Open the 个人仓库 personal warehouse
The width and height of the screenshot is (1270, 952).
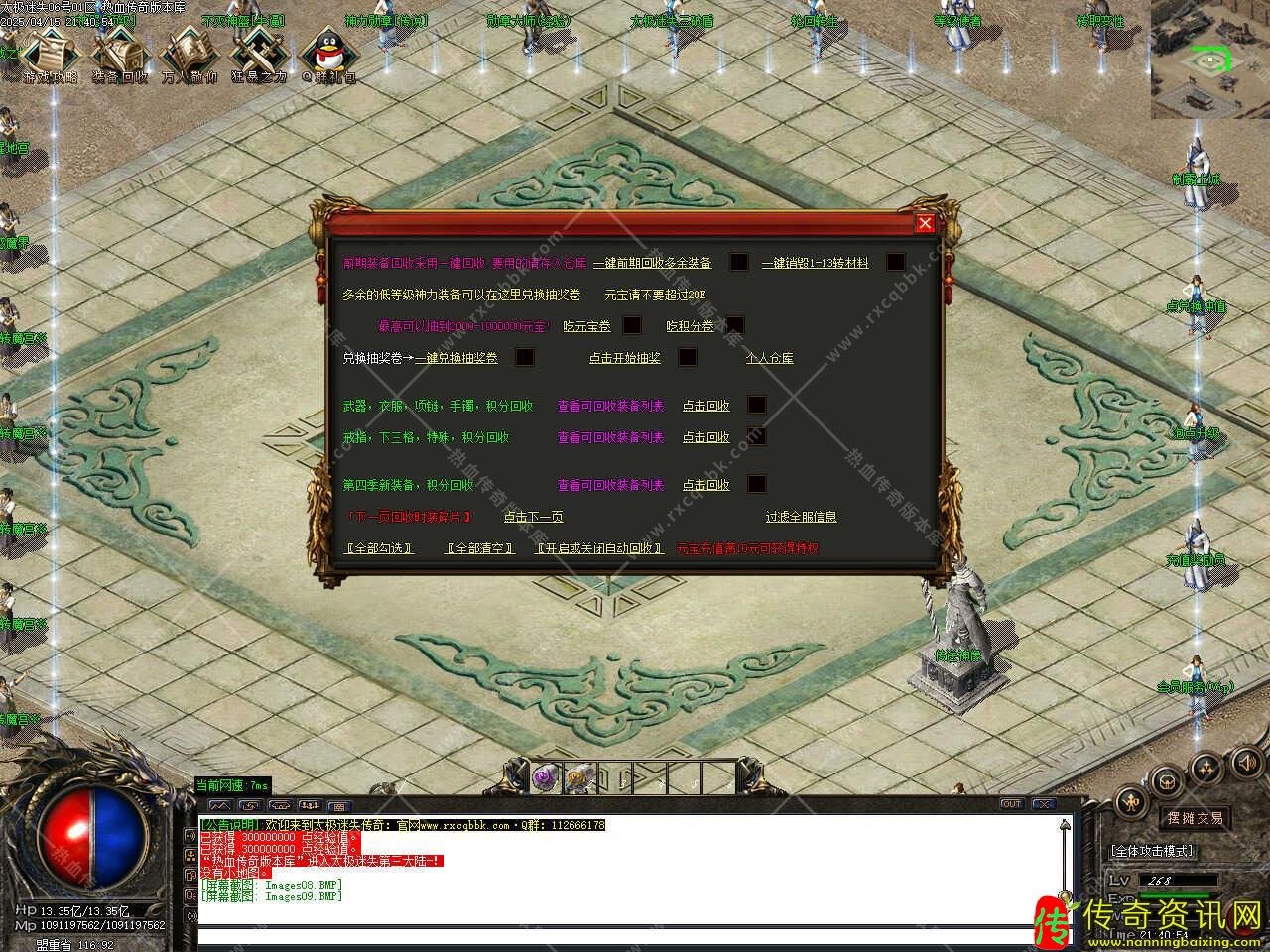coord(769,358)
